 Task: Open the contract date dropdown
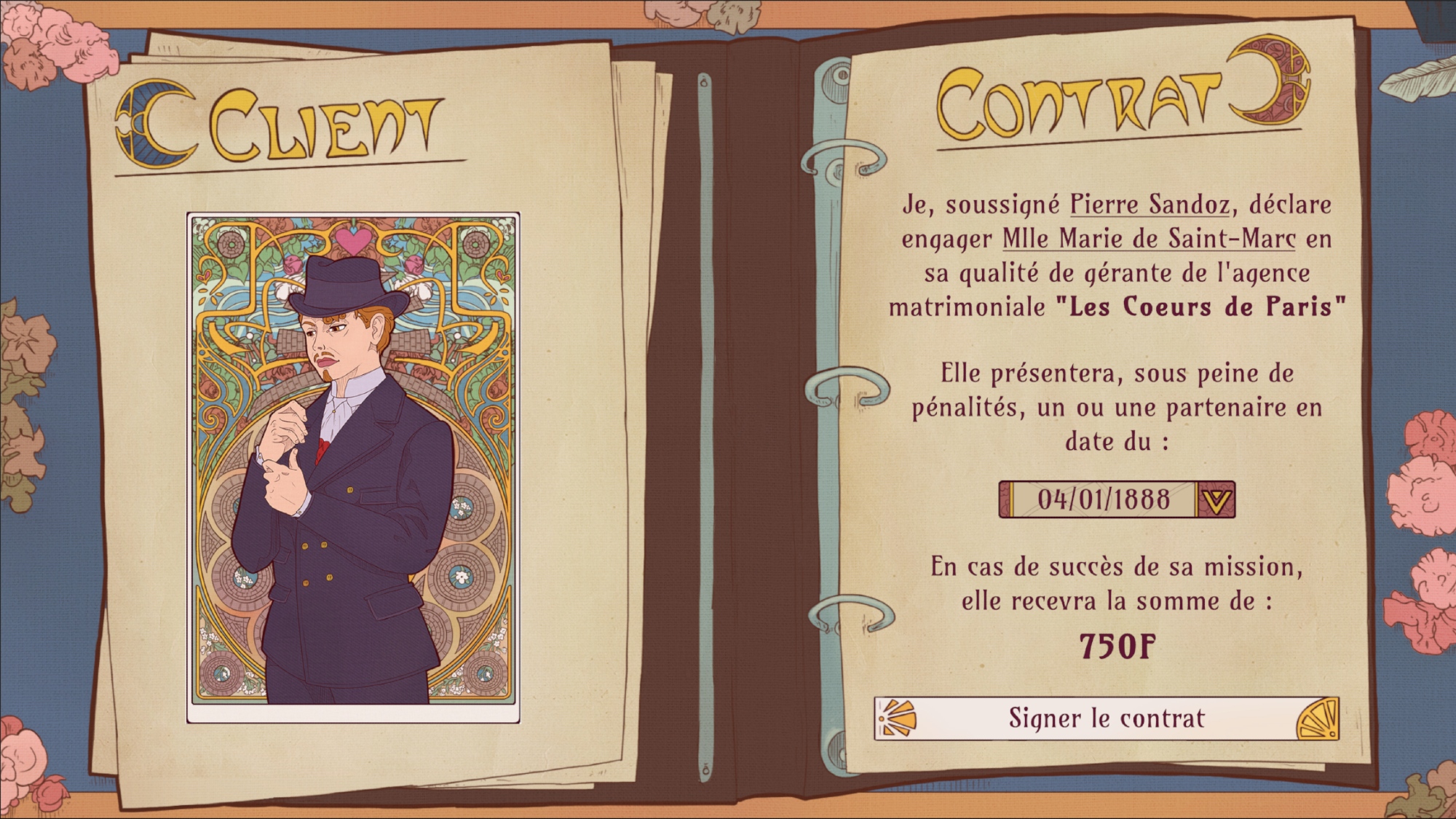1216,499
